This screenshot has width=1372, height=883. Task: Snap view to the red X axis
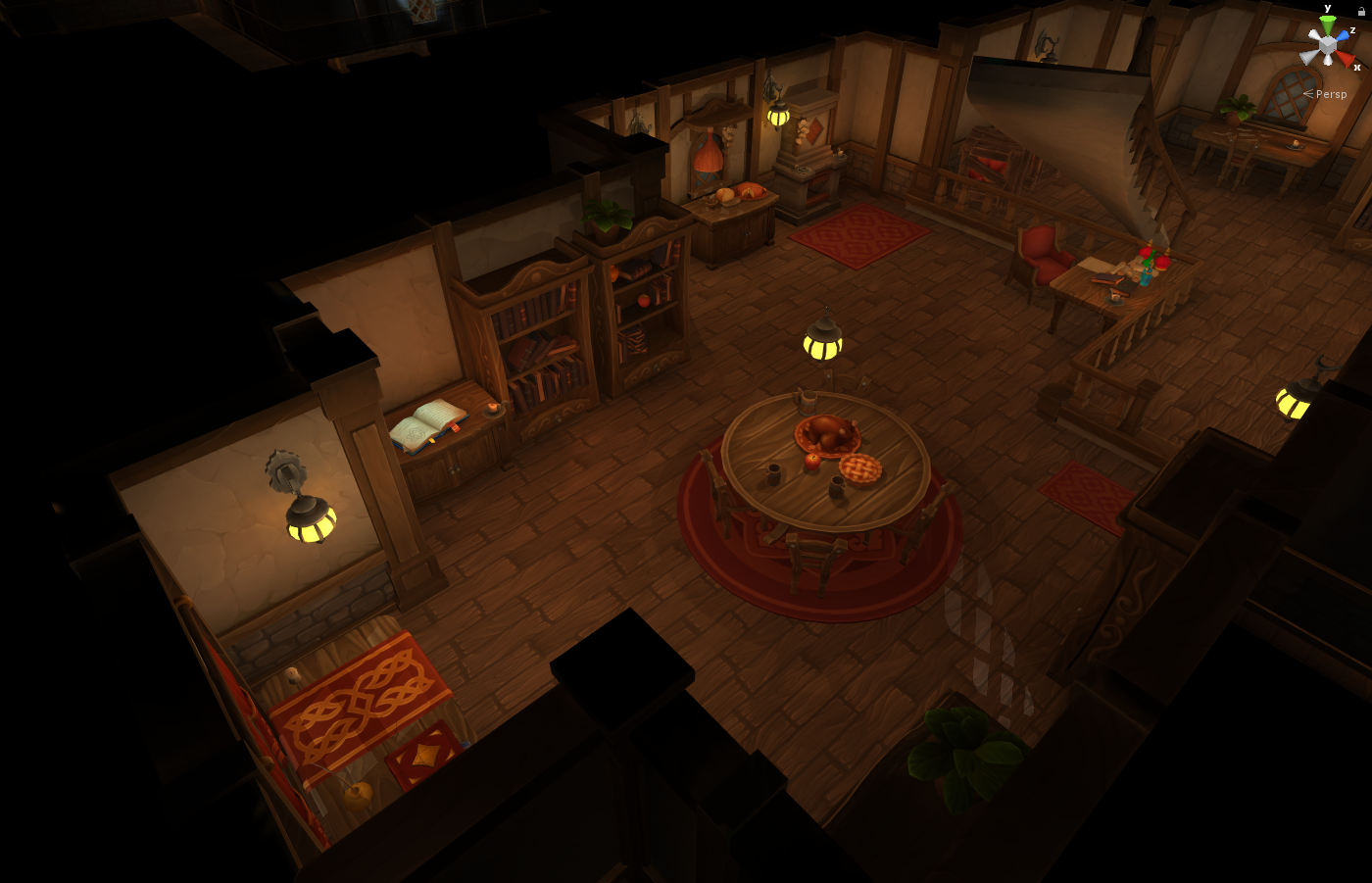(x=1347, y=59)
